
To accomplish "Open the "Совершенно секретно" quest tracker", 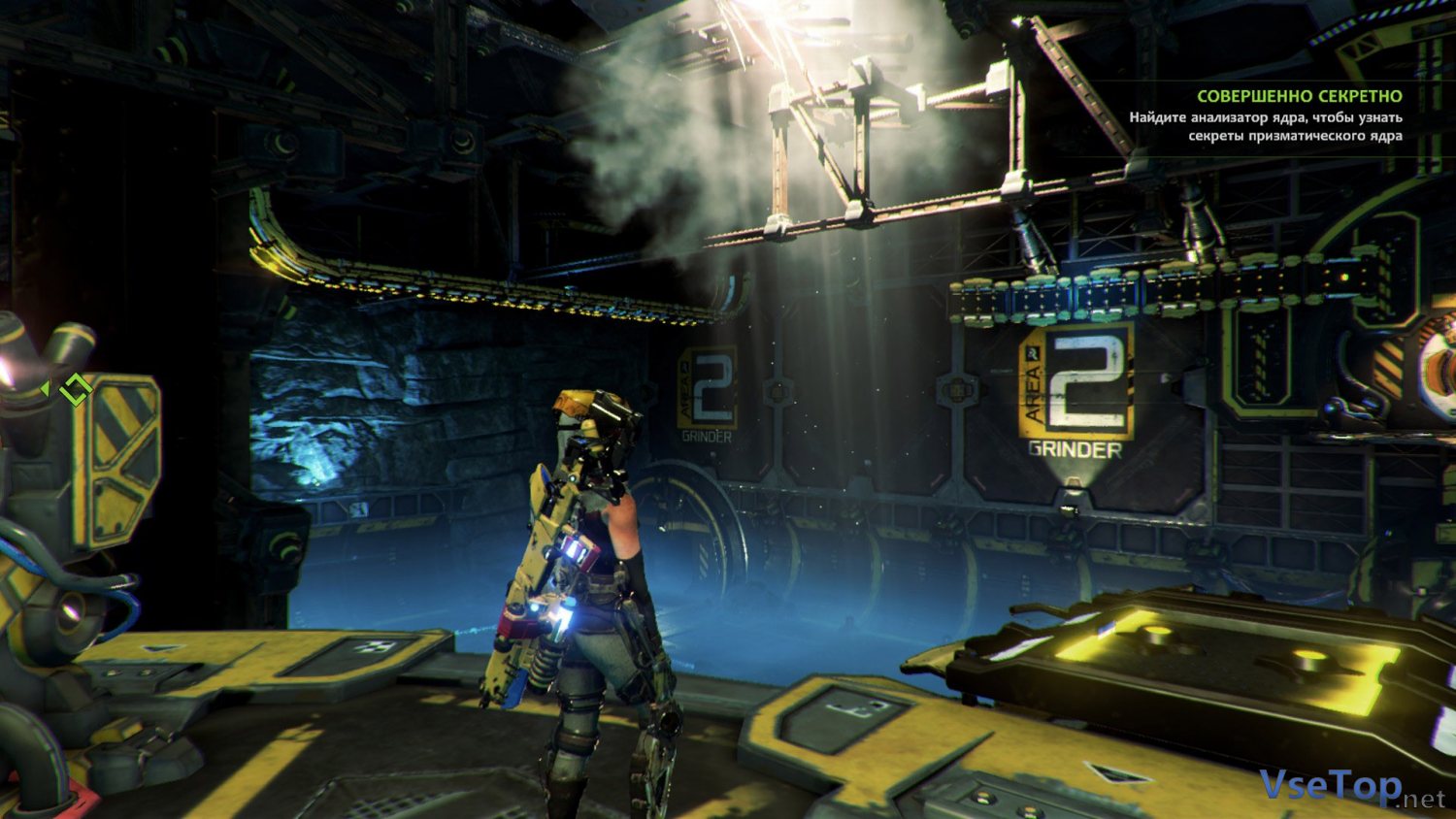I will tap(1299, 96).
